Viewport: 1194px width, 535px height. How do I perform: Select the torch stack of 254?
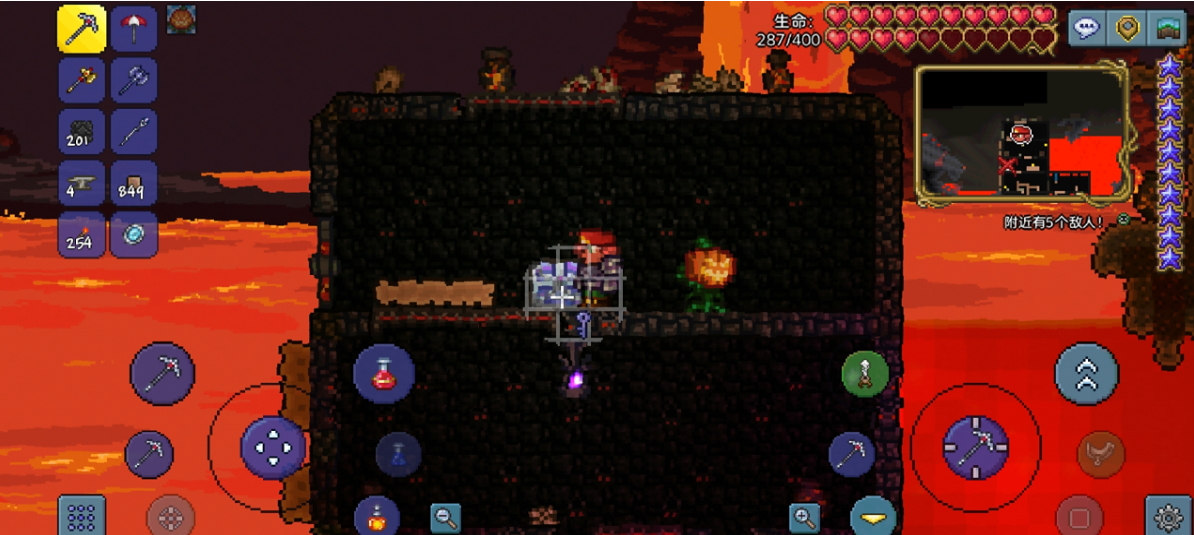click(x=82, y=235)
